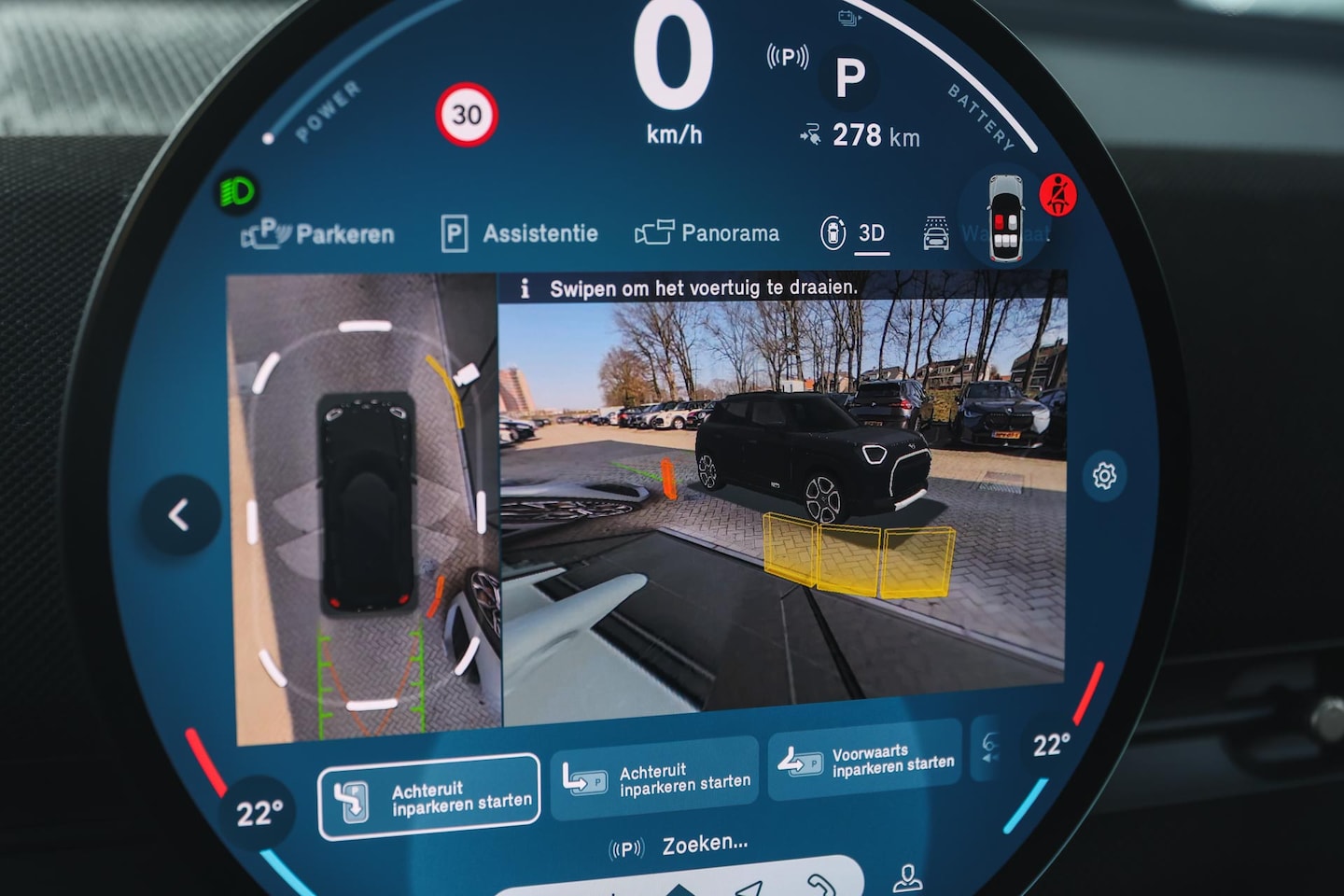Choose the 3D view tab
1344x896 pixels.
click(x=855, y=232)
